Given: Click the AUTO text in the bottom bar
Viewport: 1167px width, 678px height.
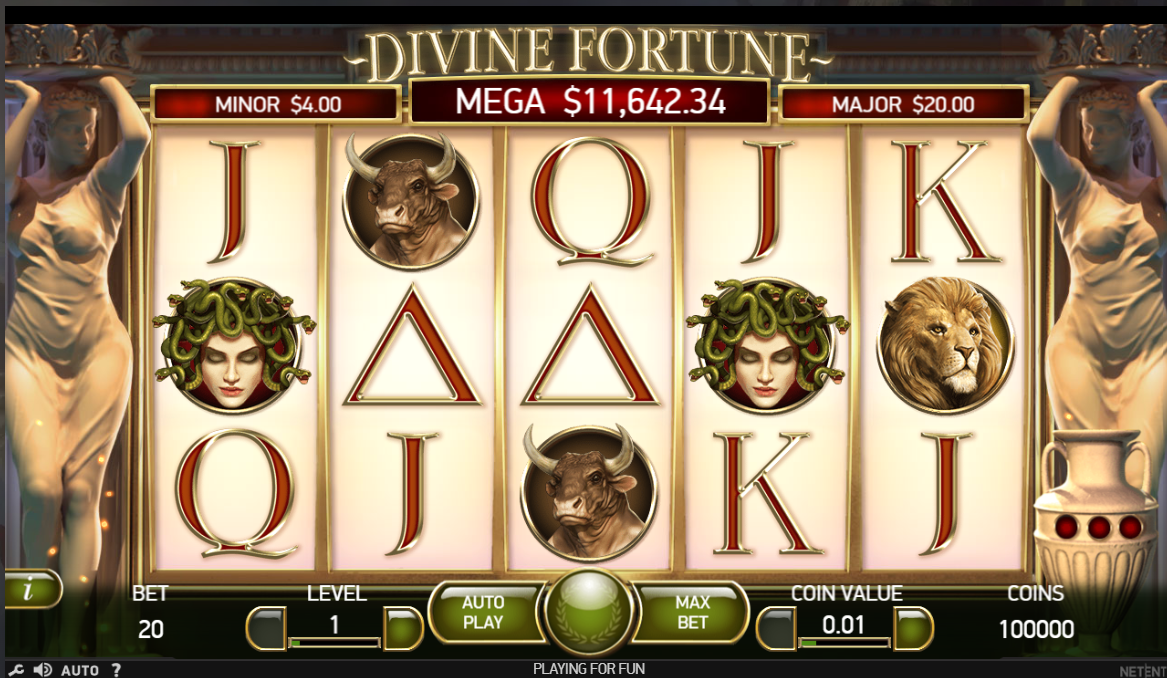Looking at the screenshot, I should (80, 670).
